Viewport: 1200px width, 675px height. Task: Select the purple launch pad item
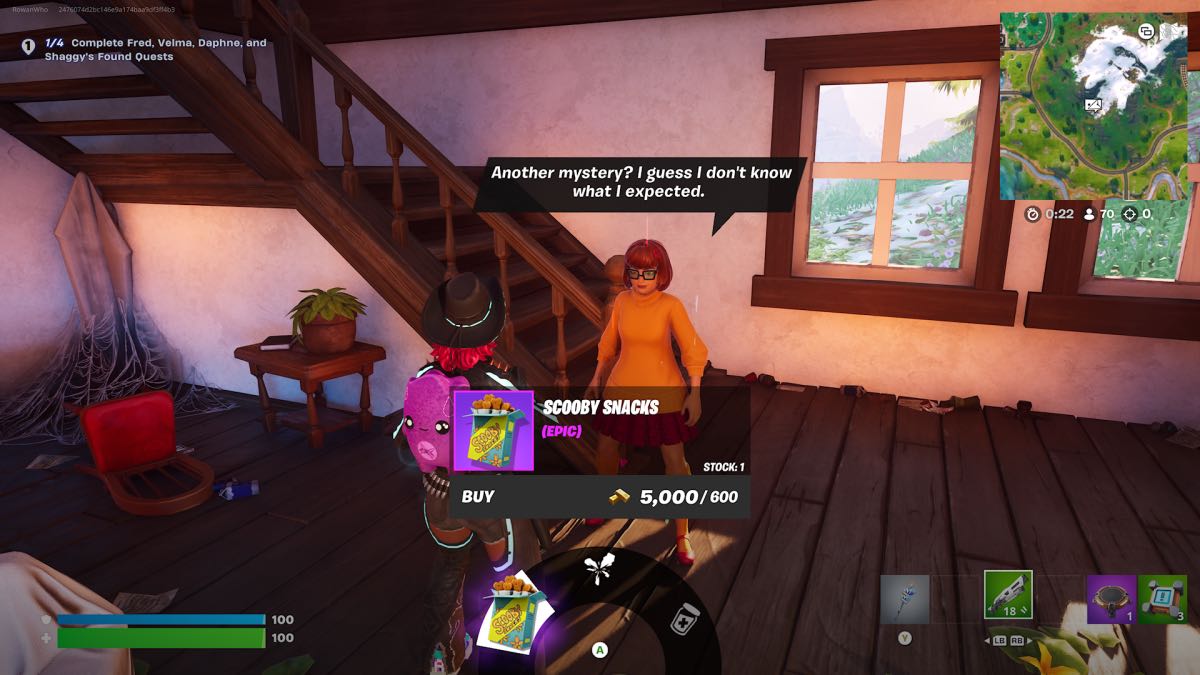pyautogui.click(x=1111, y=598)
